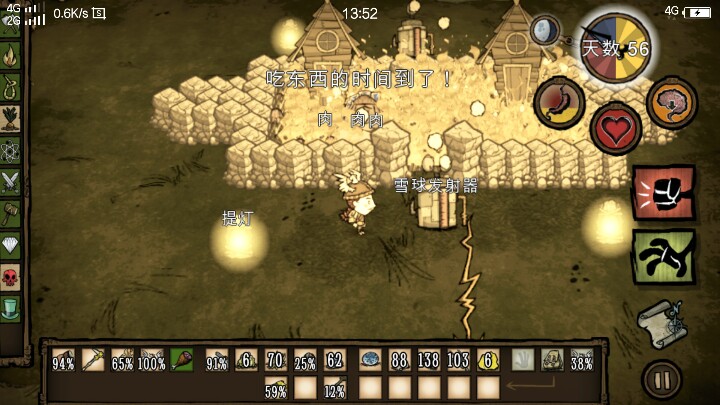Select the walking cane inventory slot

coord(95,359)
